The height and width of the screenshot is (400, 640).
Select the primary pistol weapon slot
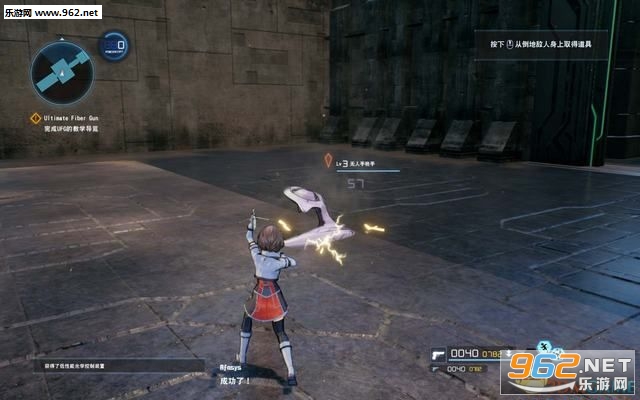coord(437,353)
